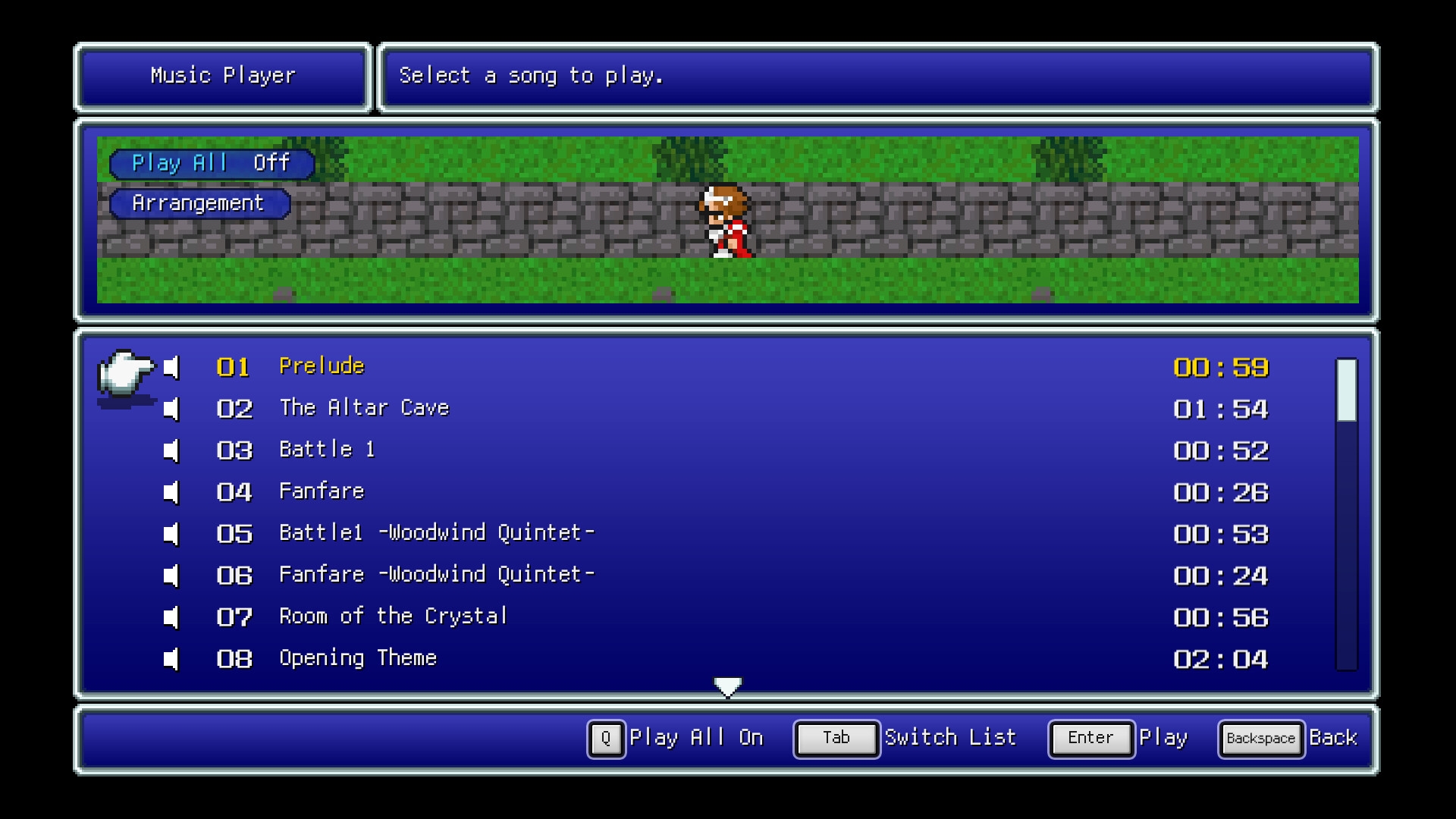Click the down arrow below the song list
1456x819 pixels.
tap(728, 687)
